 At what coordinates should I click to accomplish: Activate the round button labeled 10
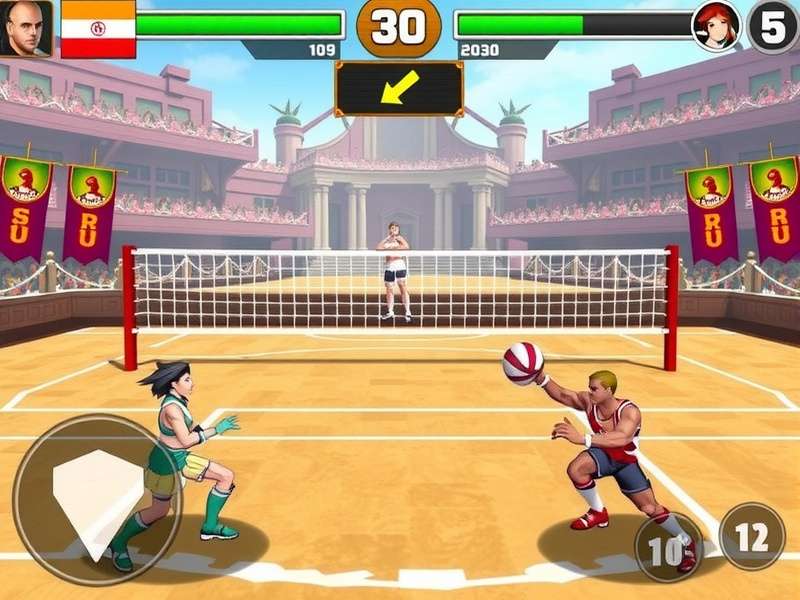(x=669, y=546)
